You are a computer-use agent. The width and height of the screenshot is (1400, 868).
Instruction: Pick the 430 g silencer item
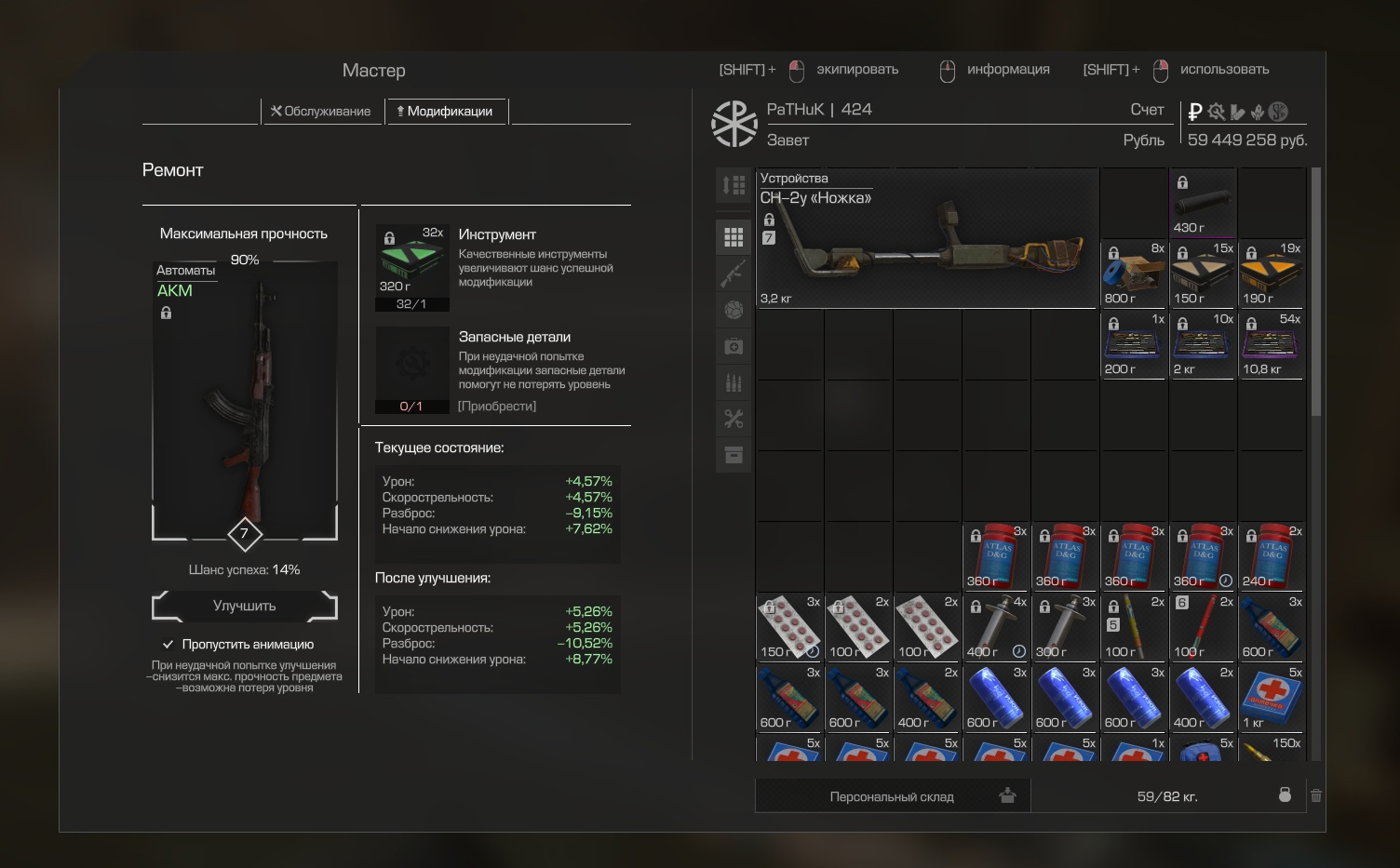tap(1203, 203)
